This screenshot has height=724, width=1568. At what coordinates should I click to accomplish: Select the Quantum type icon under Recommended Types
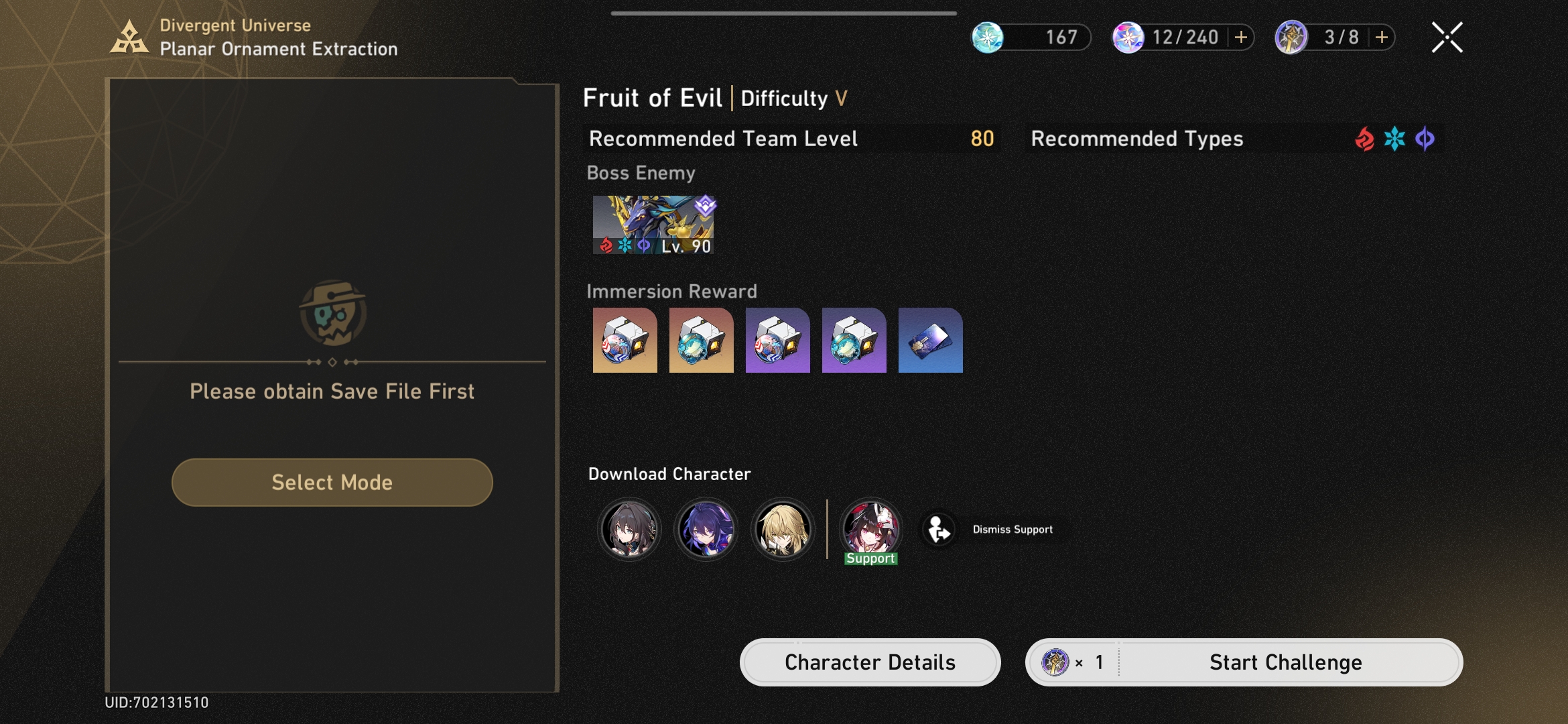tap(1426, 139)
